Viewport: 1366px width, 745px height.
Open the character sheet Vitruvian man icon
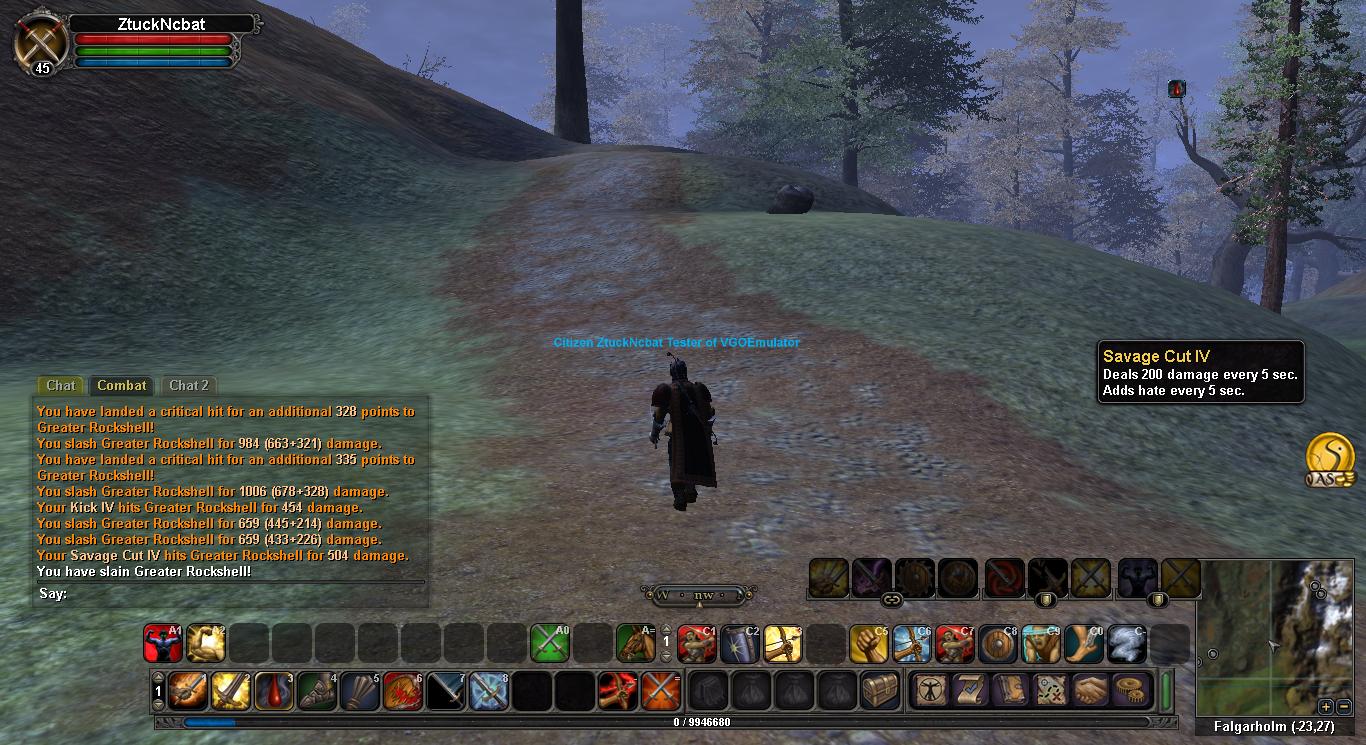point(929,691)
